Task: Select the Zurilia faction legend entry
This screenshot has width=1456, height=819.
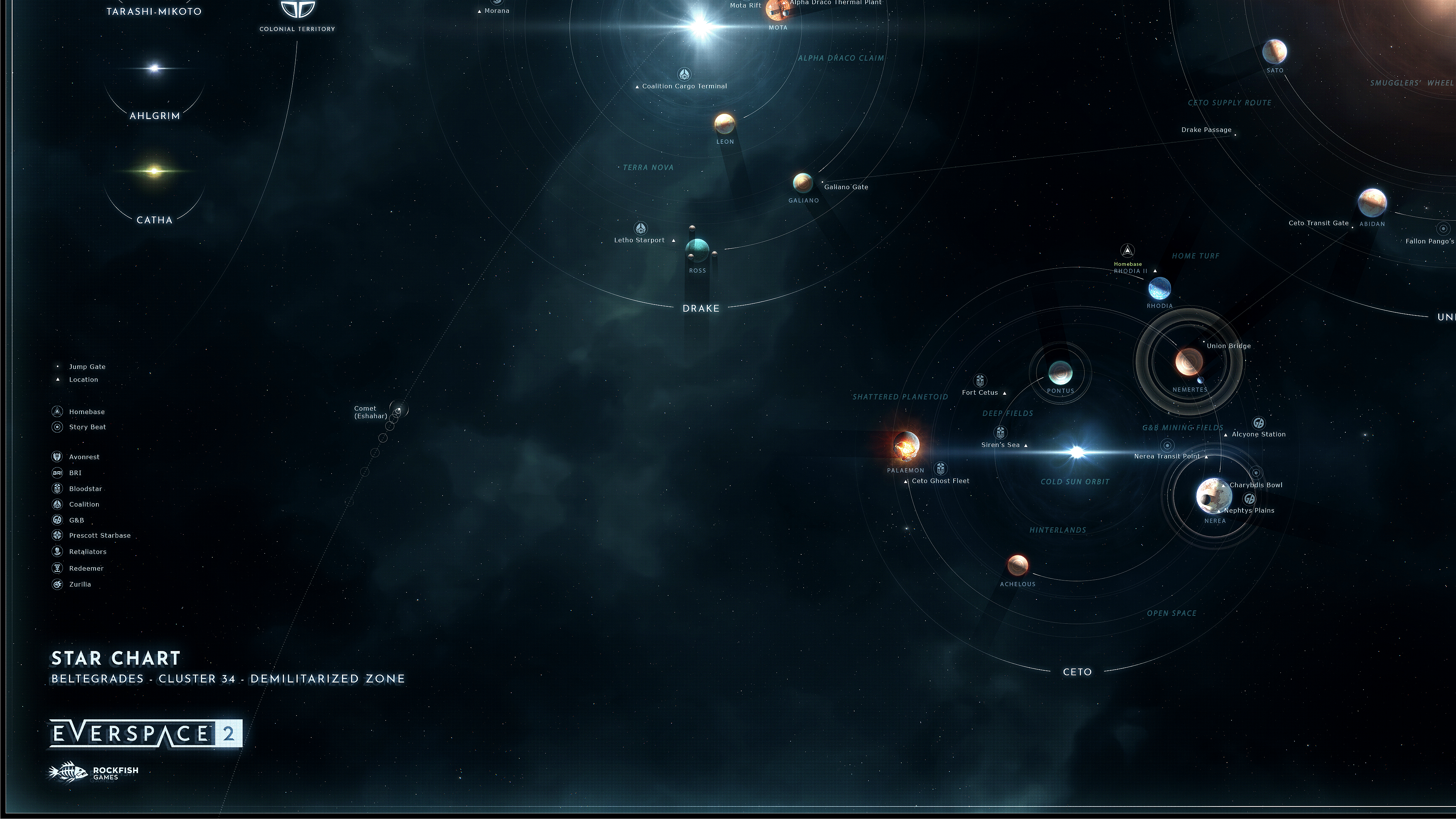Action: (80, 584)
